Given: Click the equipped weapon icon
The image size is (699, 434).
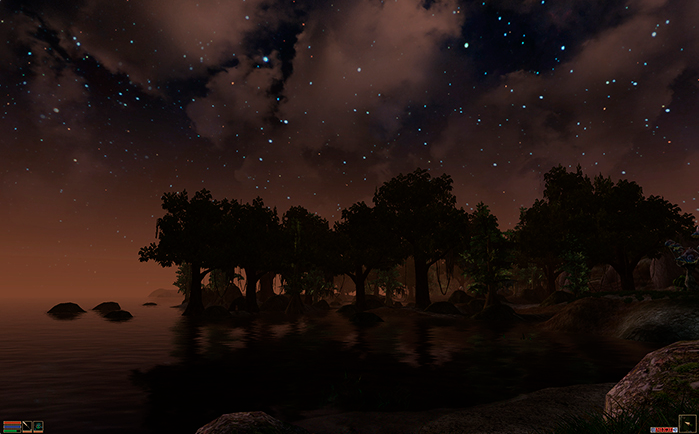Looking at the screenshot, I should (27, 426).
